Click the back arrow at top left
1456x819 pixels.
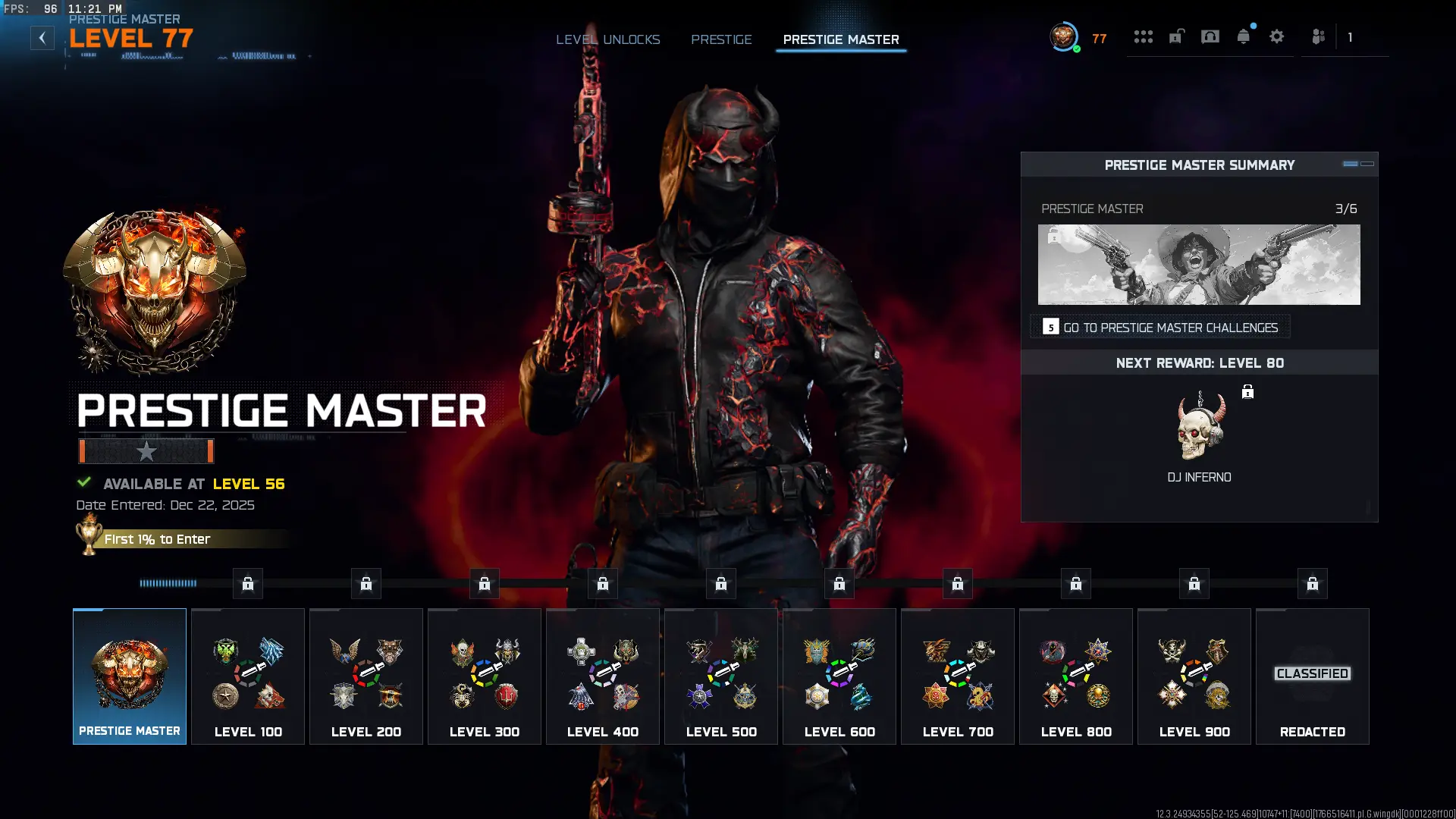40,36
